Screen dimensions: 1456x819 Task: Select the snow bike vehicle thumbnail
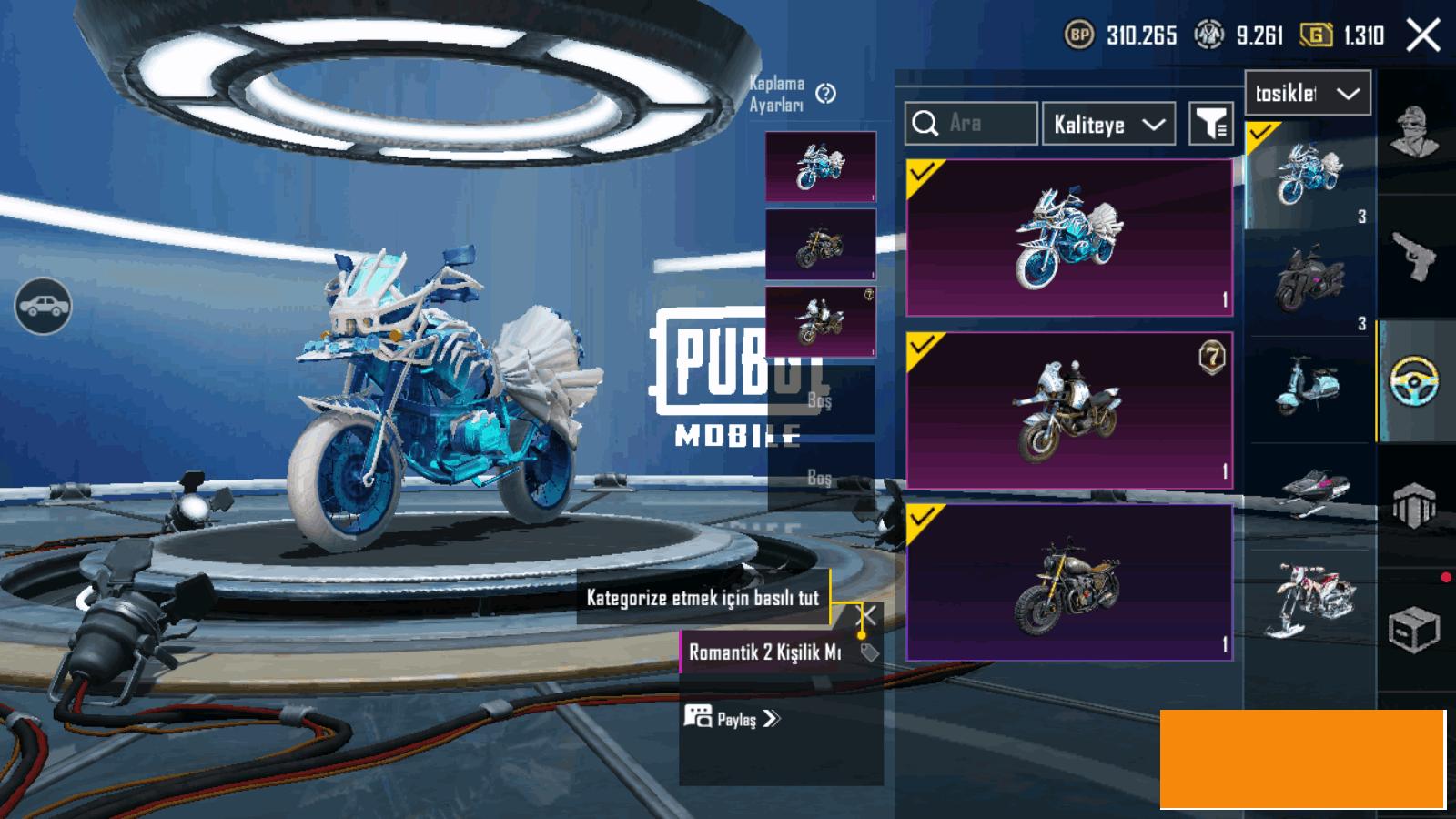point(1309,599)
